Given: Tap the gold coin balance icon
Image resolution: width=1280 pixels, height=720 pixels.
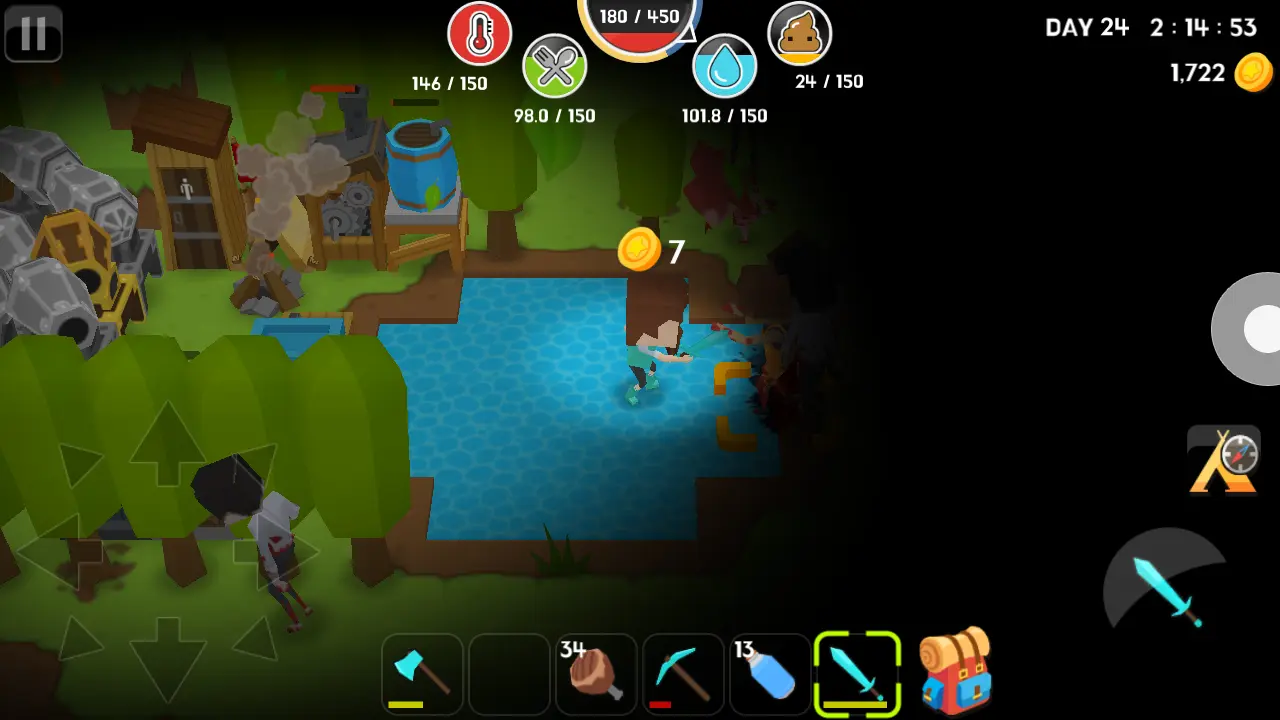Looking at the screenshot, I should (1253, 73).
